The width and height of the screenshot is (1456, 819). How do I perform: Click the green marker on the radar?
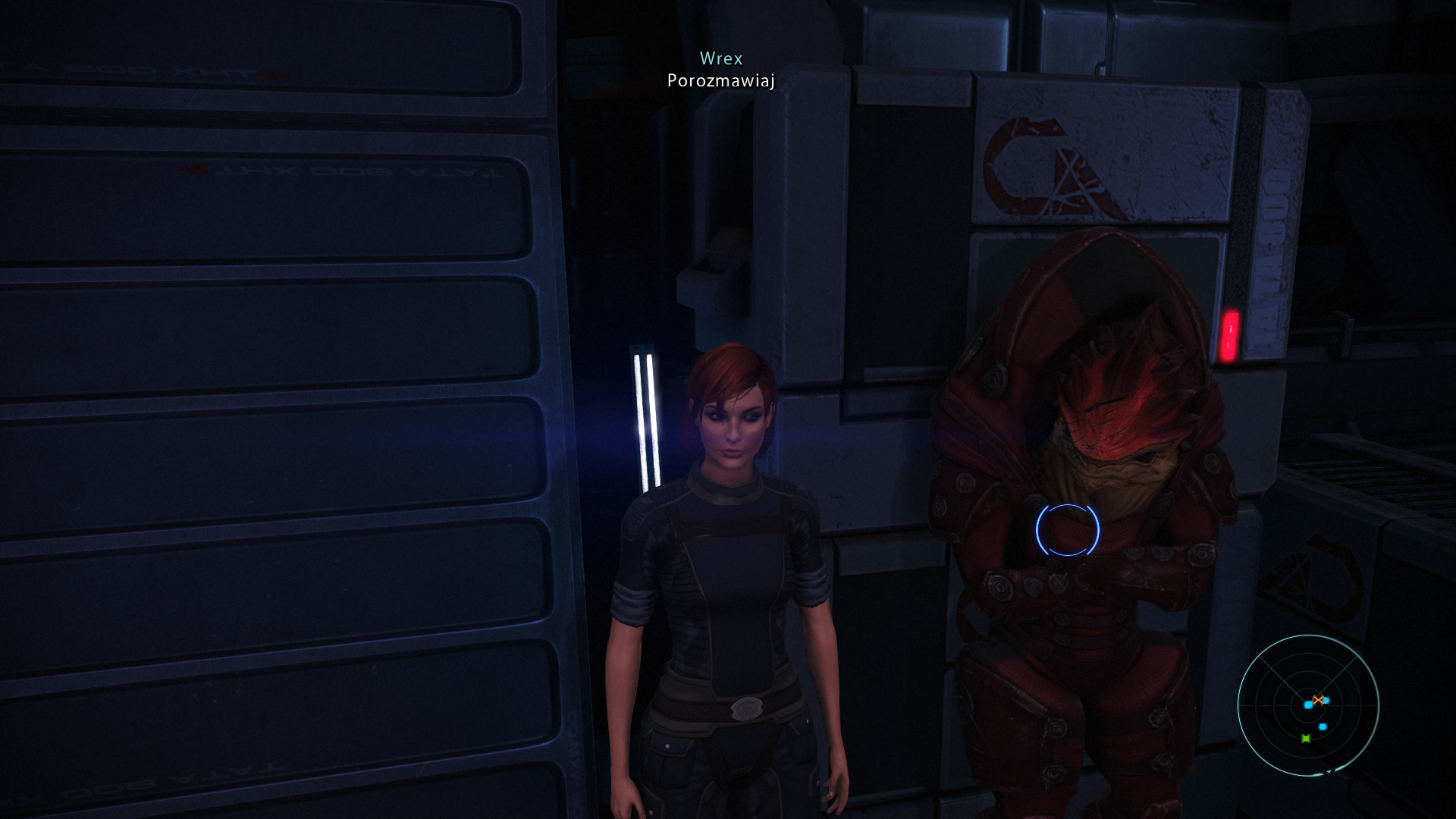click(1306, 739)
